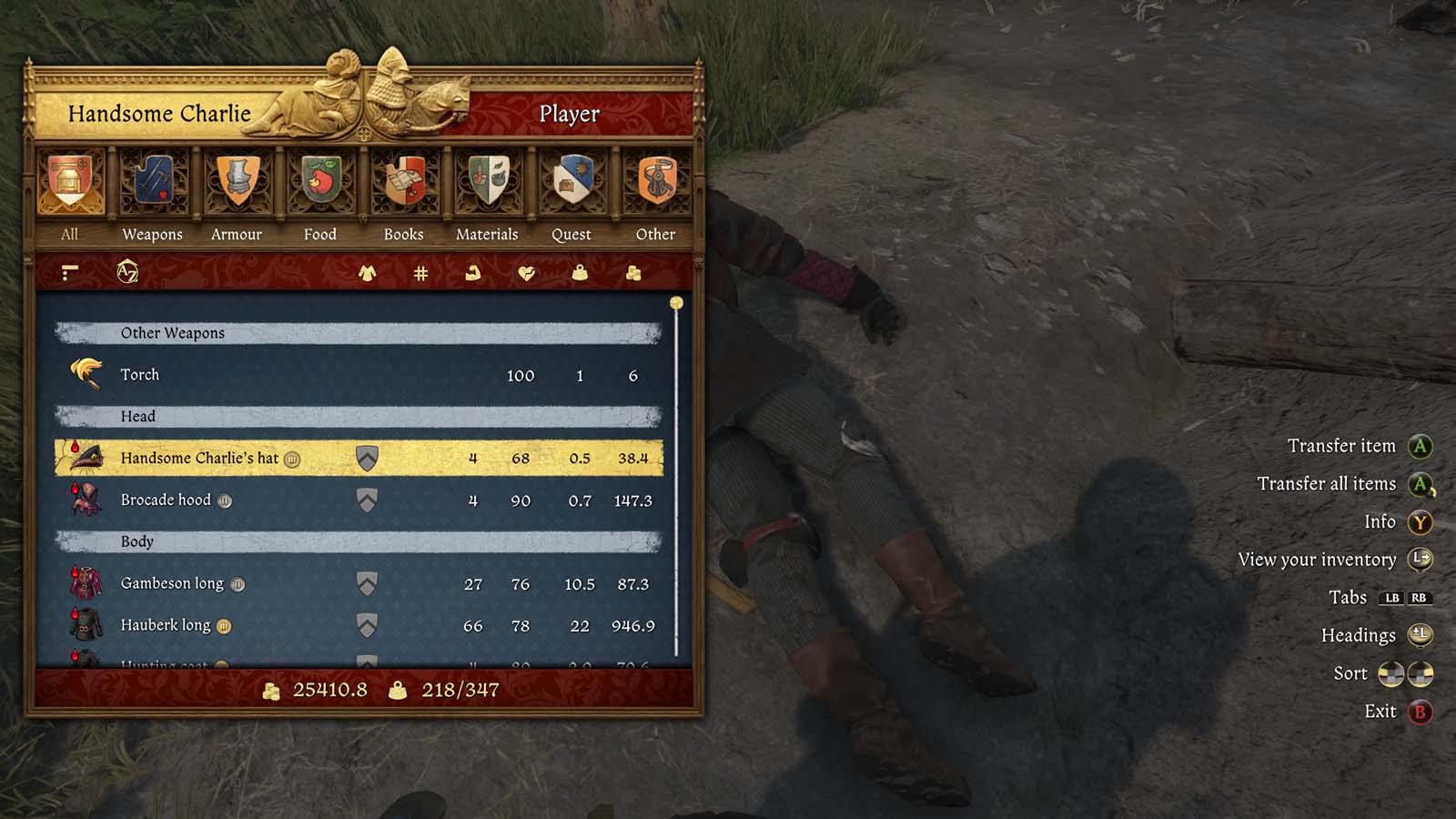Select the Other category helmet shield
Viewport: 1456px width, 819px height.
pos(655,182)
